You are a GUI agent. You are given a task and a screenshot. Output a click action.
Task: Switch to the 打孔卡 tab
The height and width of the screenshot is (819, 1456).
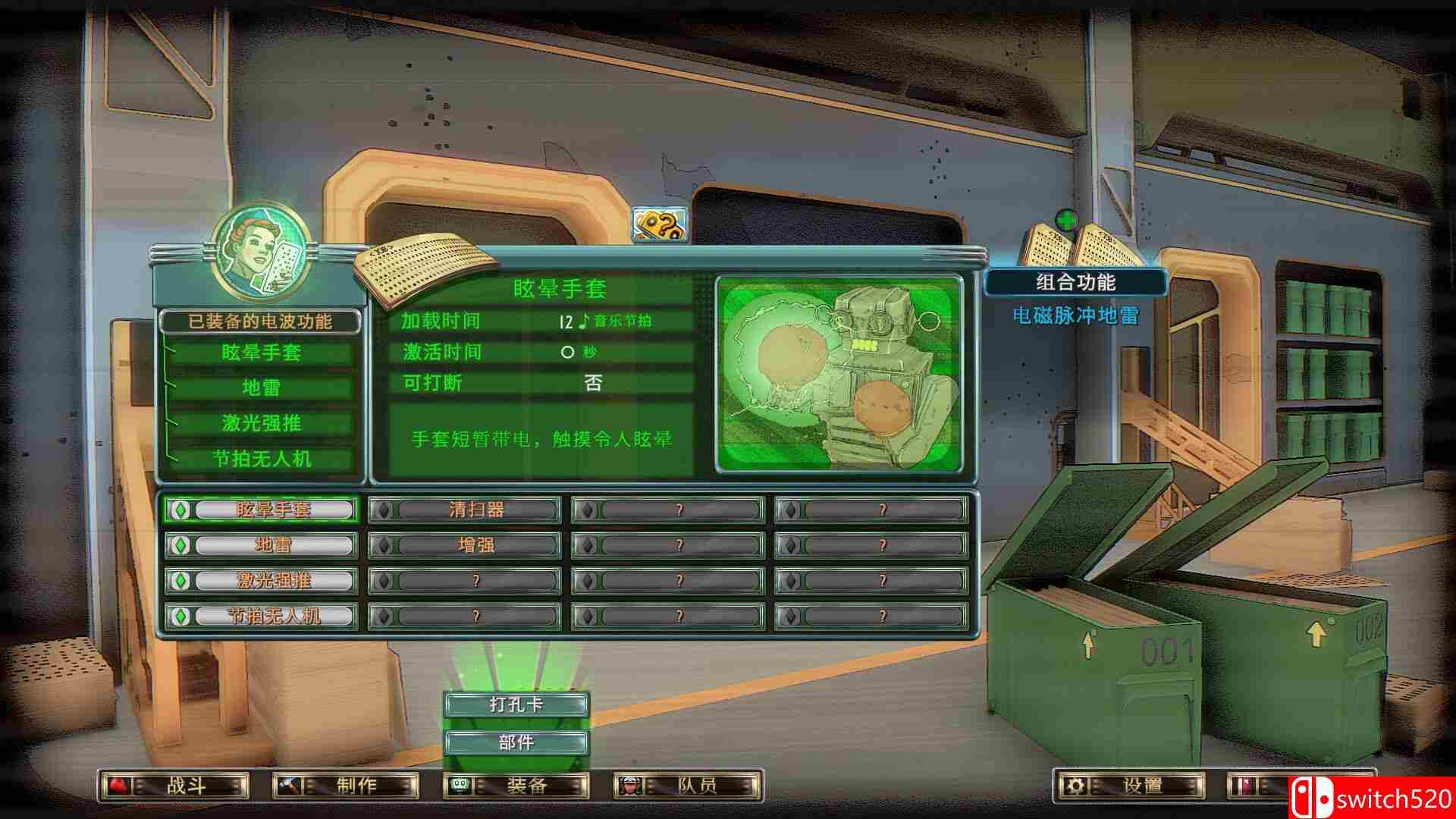click(x=518, y=703)
